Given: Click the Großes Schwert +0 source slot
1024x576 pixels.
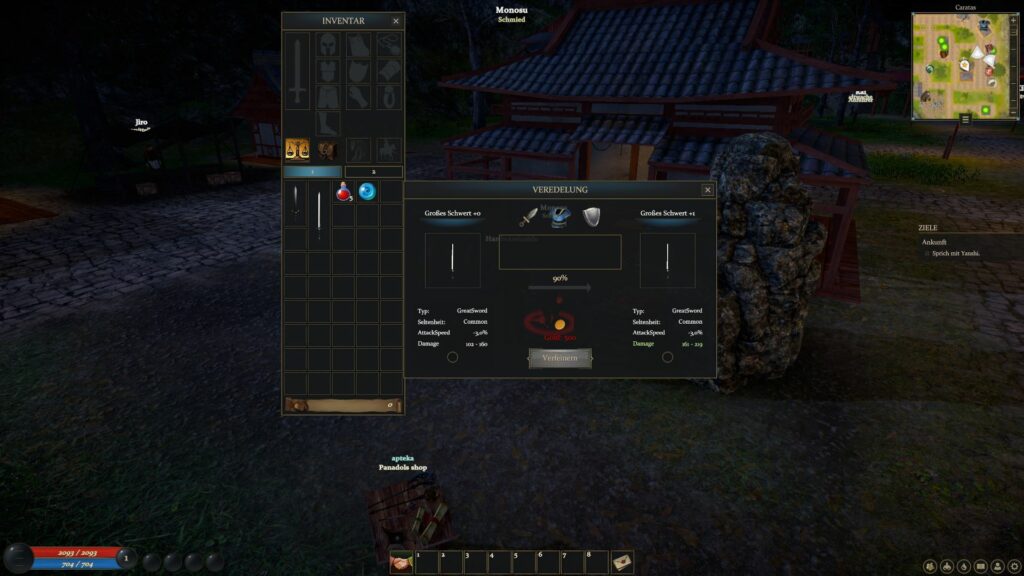Looking at the screenshot, I should (x=453, y=261).
